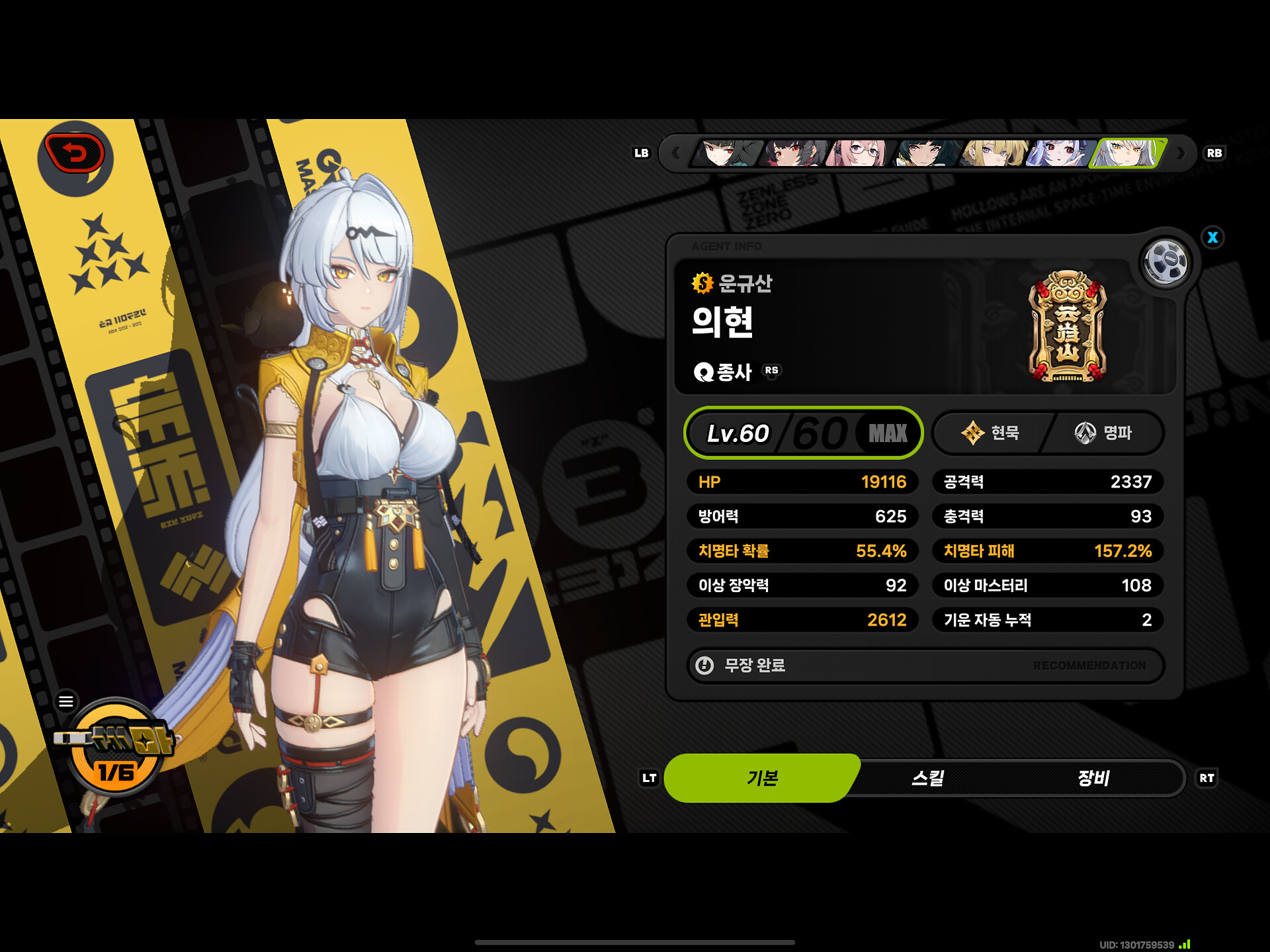Screen dimensions: 1270x952
Task: Select the blue-haired red-eyed agent portrait
Action: pyautogui.click(x=1058, y=153)
